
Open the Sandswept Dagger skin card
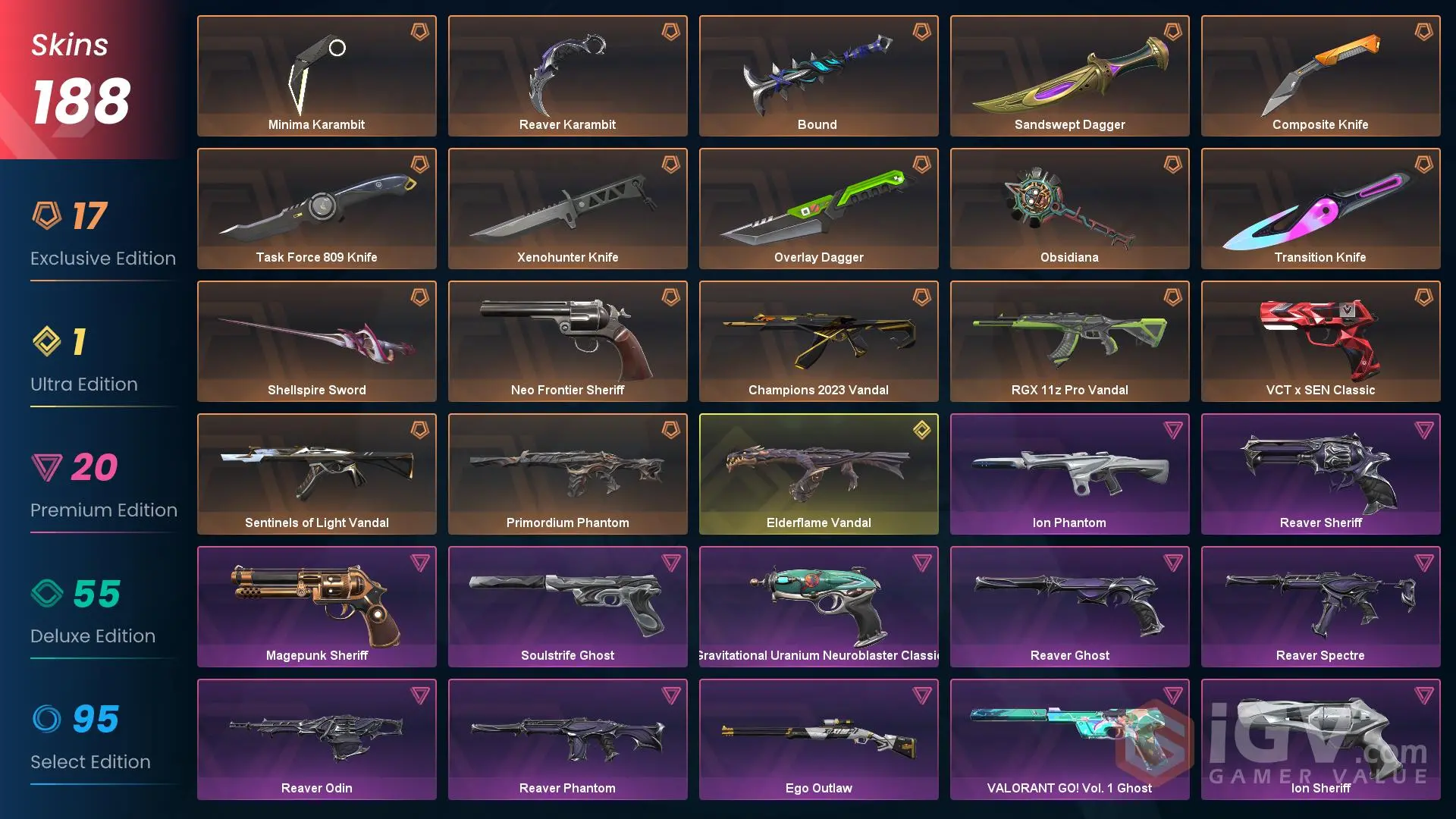1069,76
